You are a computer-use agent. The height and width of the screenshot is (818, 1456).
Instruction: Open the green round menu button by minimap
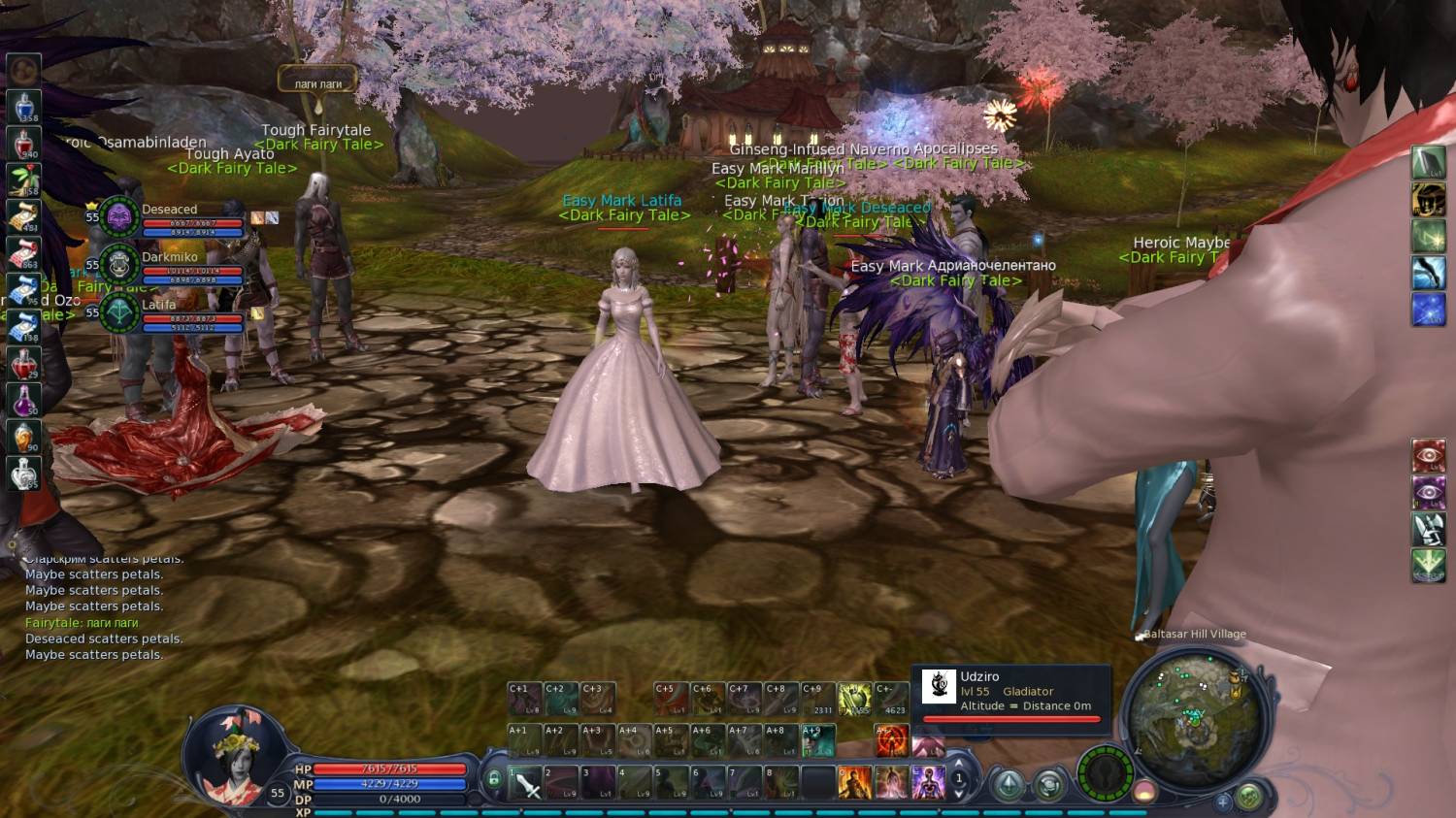1249,797
